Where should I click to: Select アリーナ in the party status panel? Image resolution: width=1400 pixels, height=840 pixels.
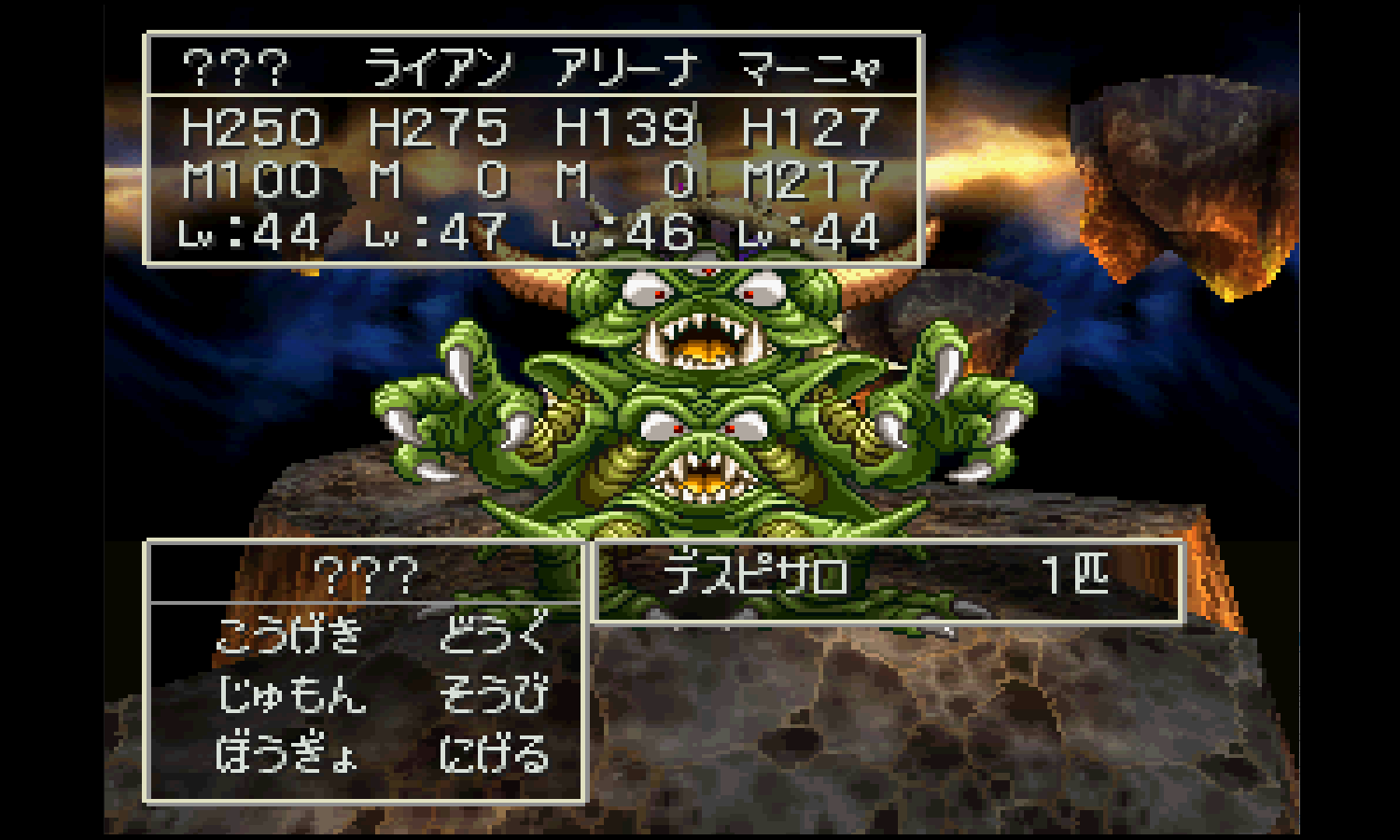(x=625, y=68)
